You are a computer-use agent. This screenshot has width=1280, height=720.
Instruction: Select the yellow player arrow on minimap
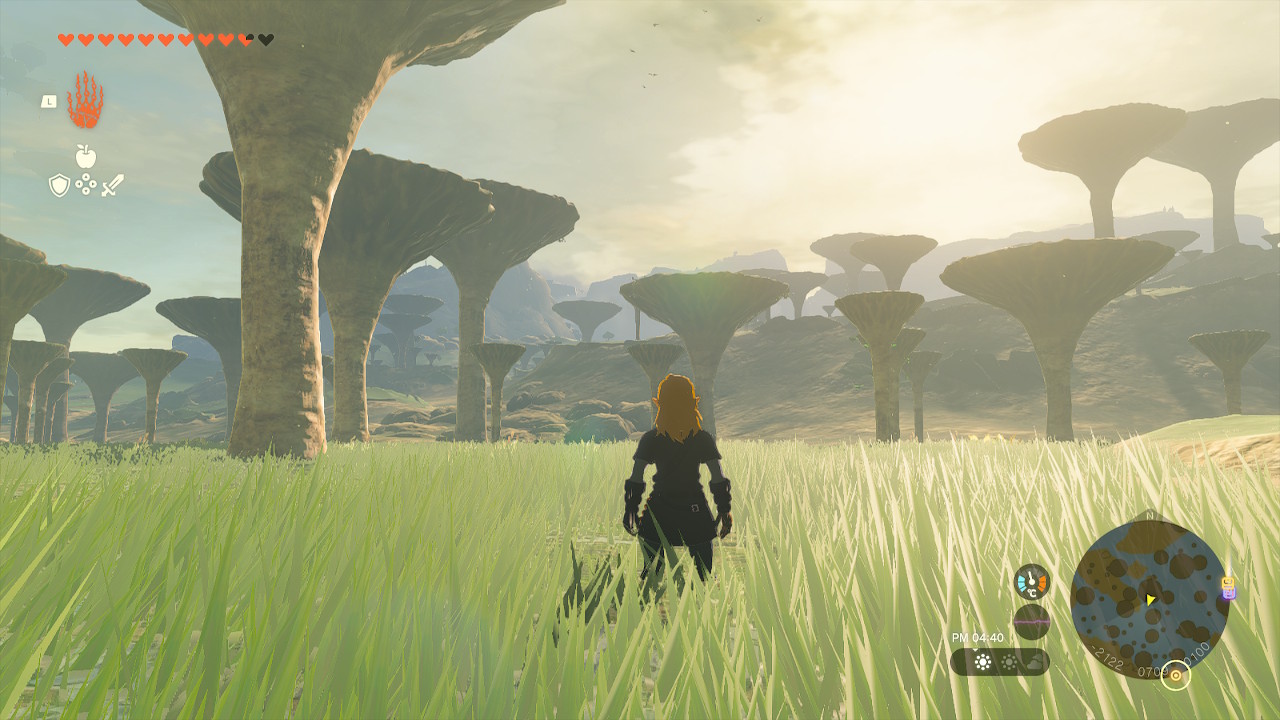point(1150,600)
